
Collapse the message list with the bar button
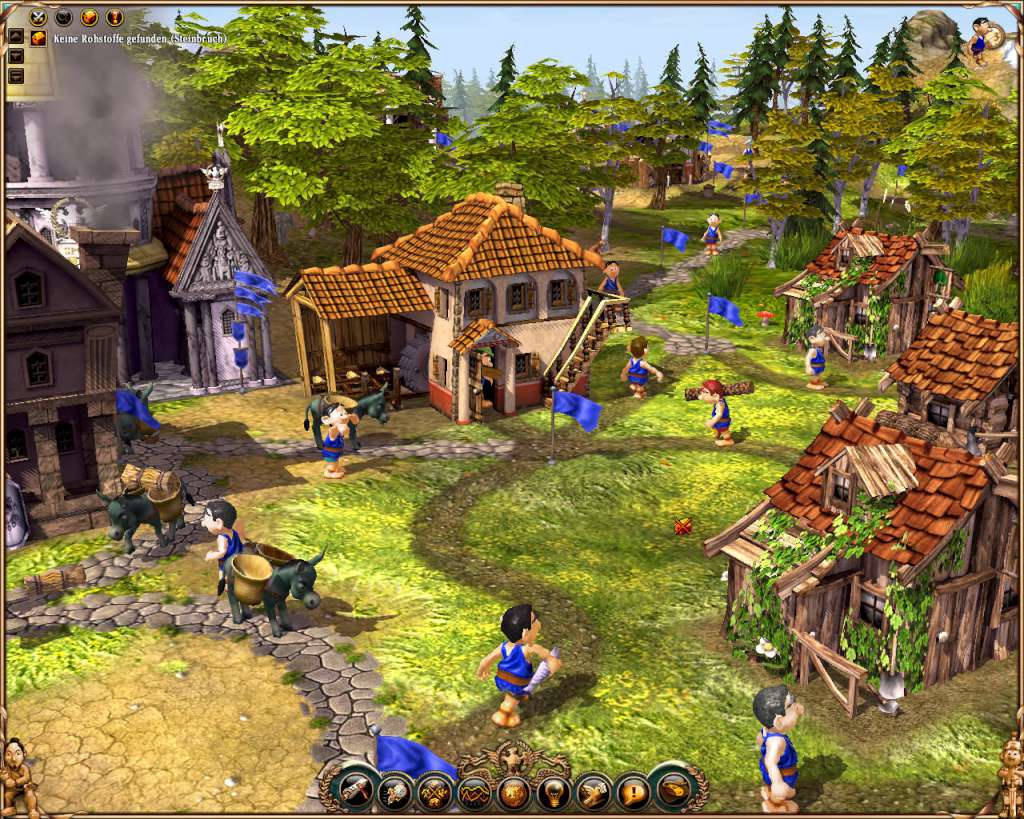16,75
